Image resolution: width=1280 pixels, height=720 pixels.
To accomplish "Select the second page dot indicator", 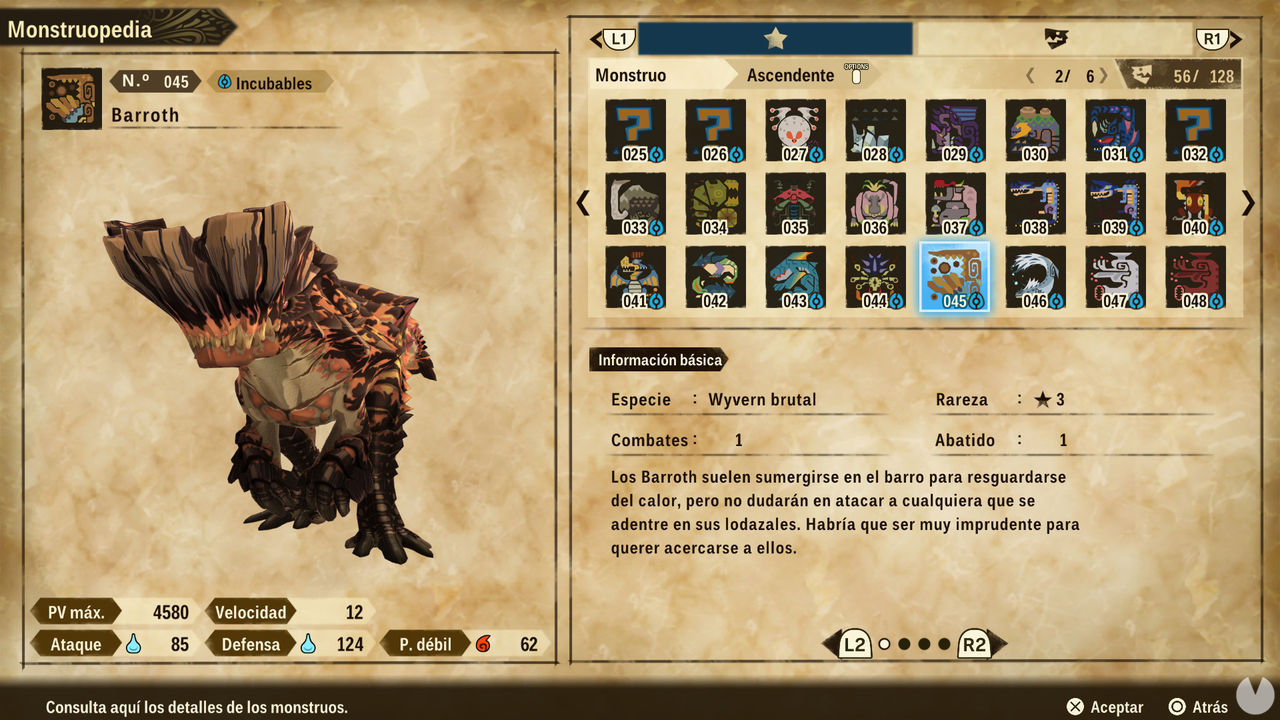I will [905, 646].
